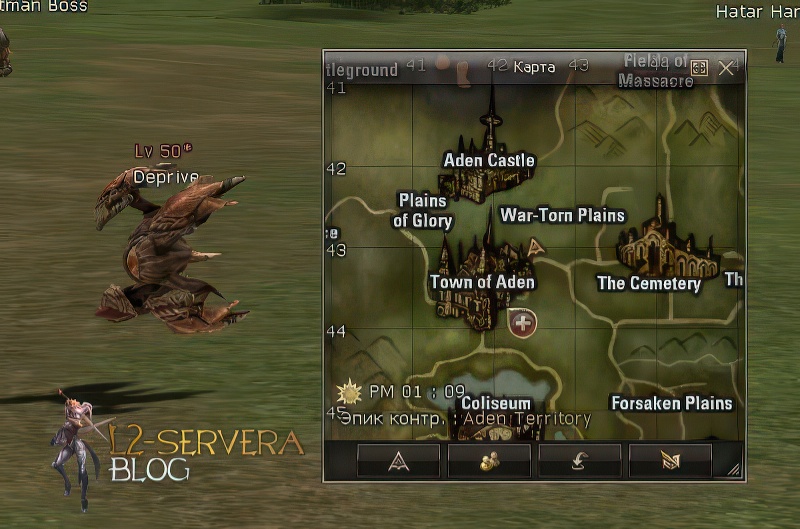This screenshot has height=529, width=800.
Task: Select Town of Aden on the map
Action: [482, 282]
